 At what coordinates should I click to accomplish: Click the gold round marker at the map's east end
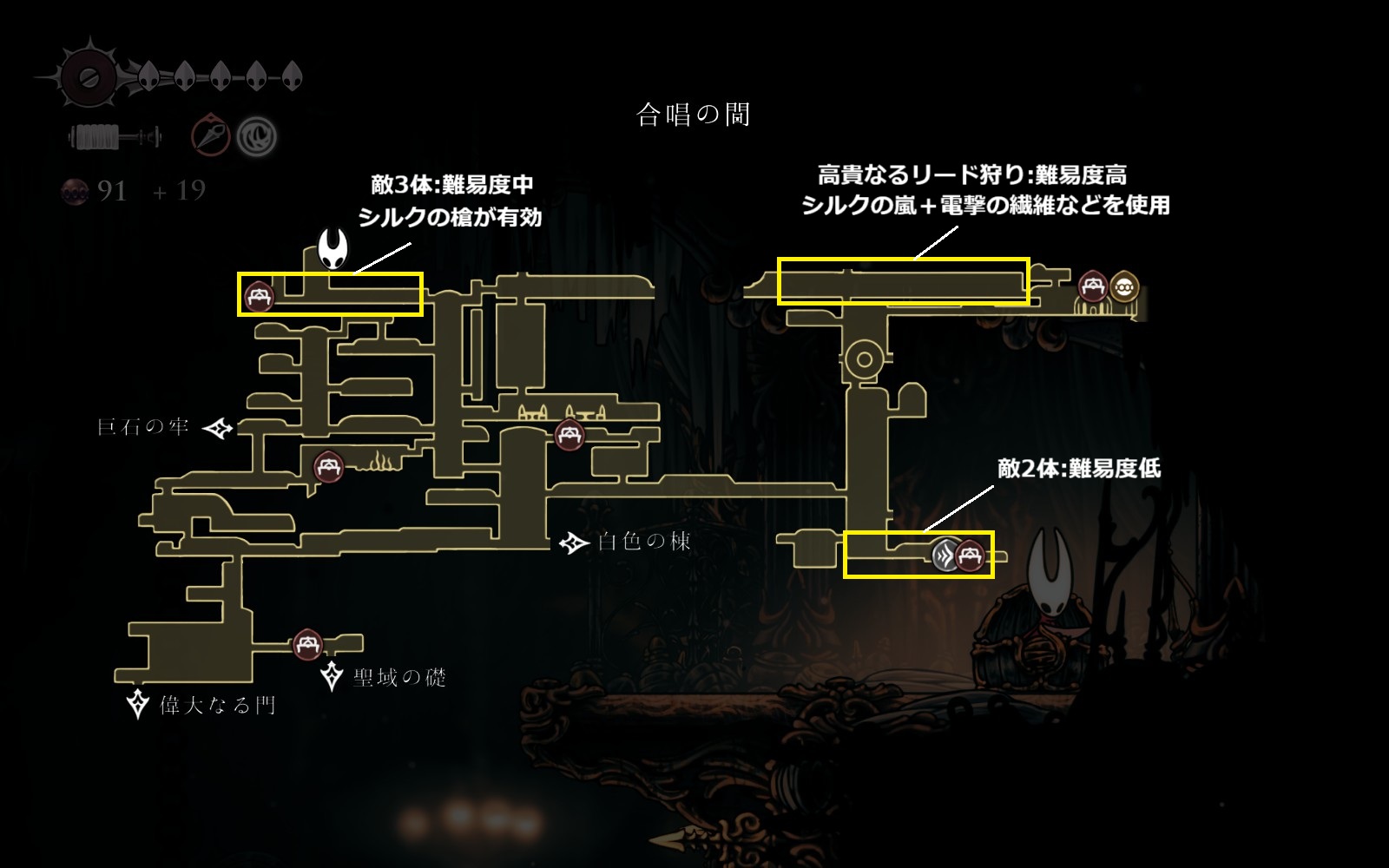(1125, 286)
